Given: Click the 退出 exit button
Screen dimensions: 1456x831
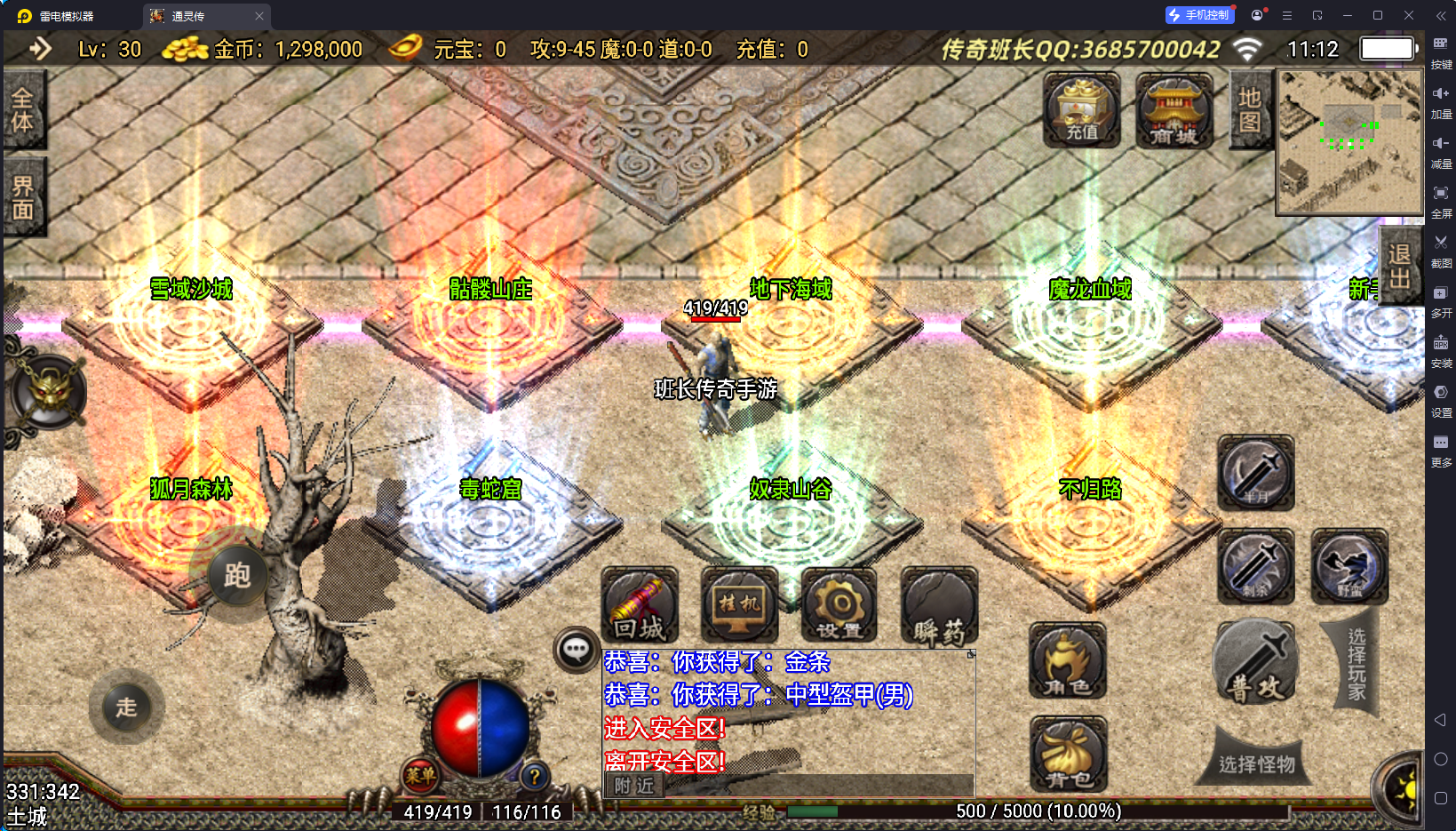Looking at the screenshot, I should 1400,266.
